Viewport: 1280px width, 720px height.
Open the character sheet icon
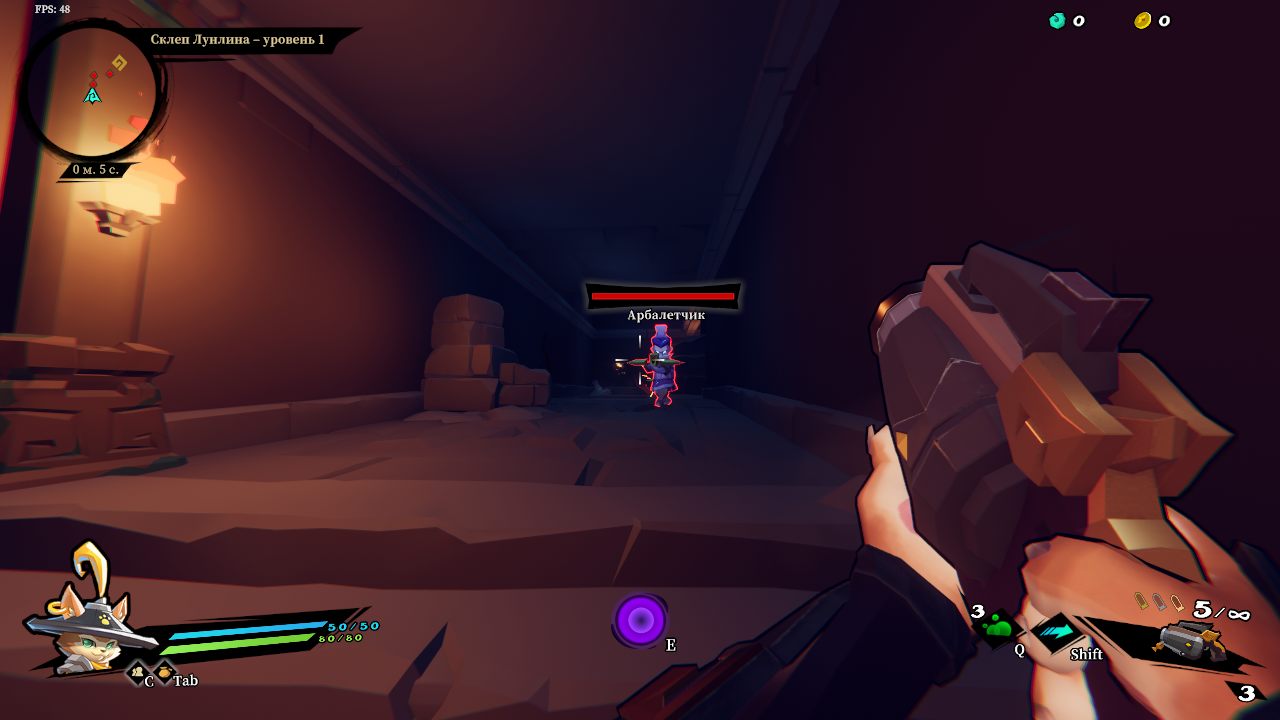138,674
